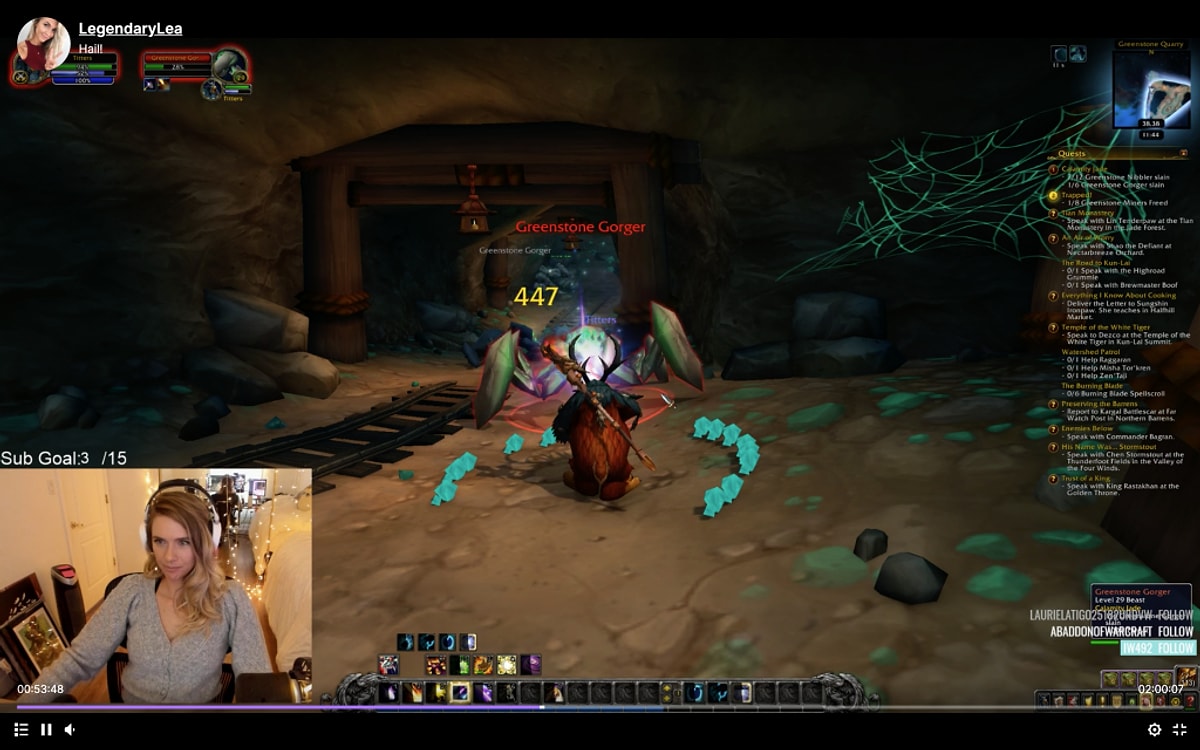Select the Everything I Know About Cooking quest
Viewport: 1200px width, 750px height.
coord(1118,295)
